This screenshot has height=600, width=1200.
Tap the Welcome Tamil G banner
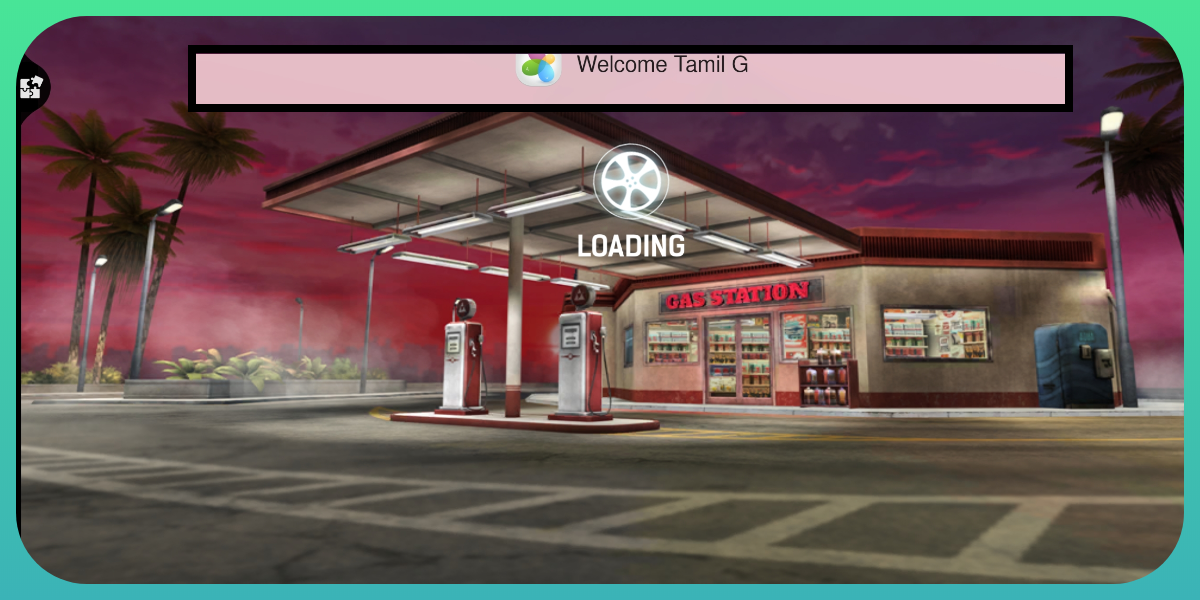[630, 77]
